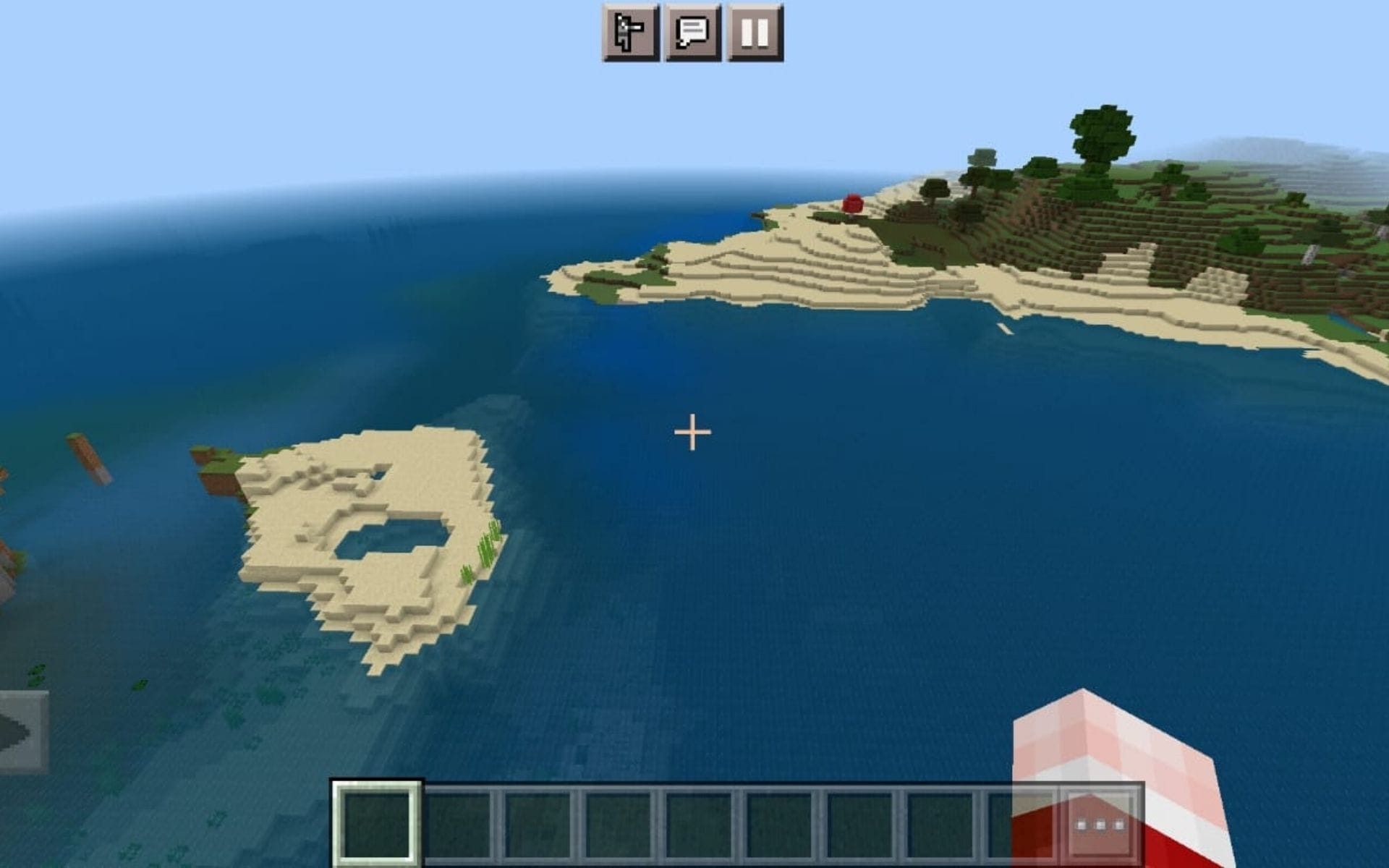Viewport: 1389px width, 868px height.
Task: Tap the crosshair at screen center
Action: [692, 432]
